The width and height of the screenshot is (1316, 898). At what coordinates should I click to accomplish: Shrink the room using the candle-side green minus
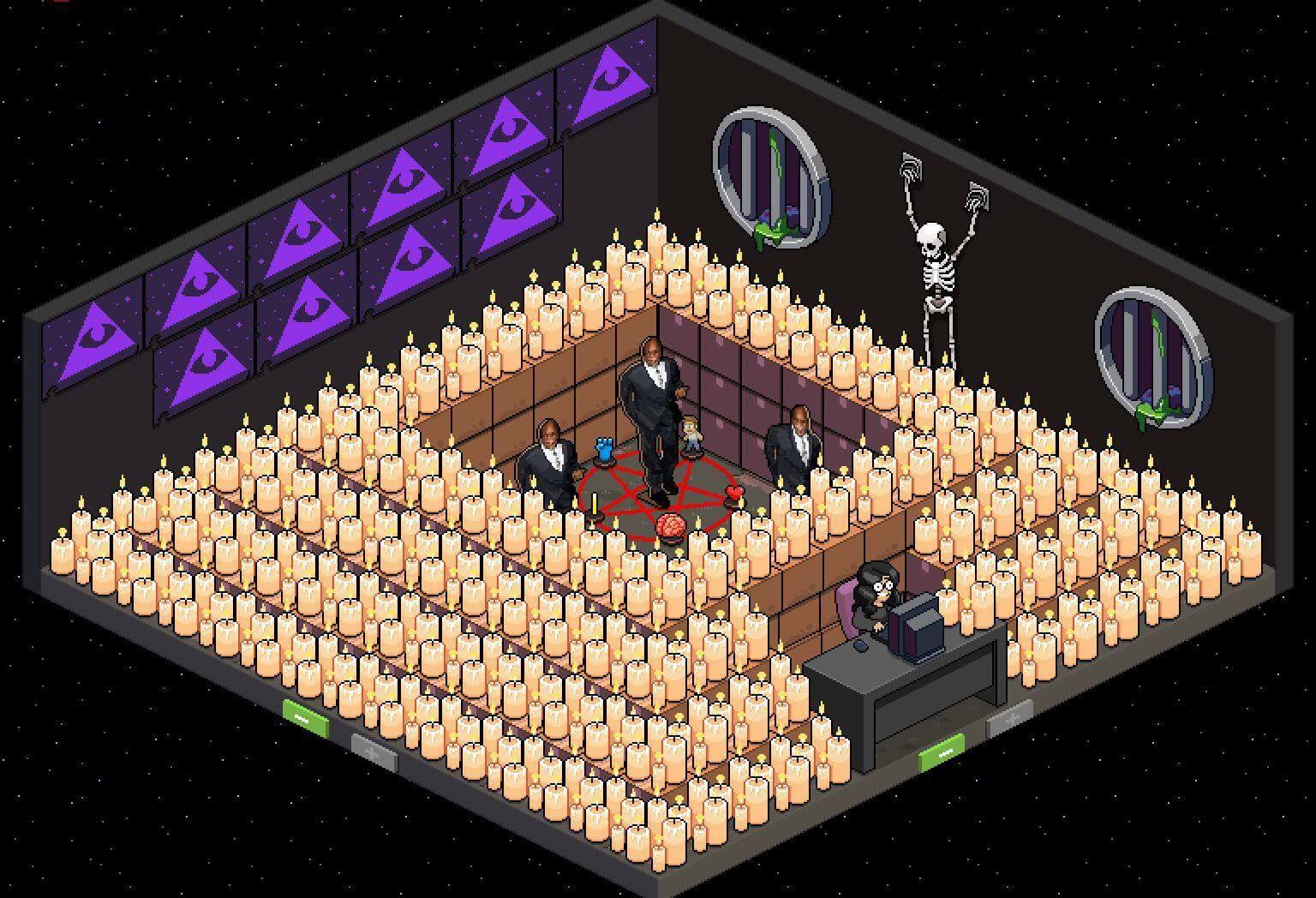point(306,718)
